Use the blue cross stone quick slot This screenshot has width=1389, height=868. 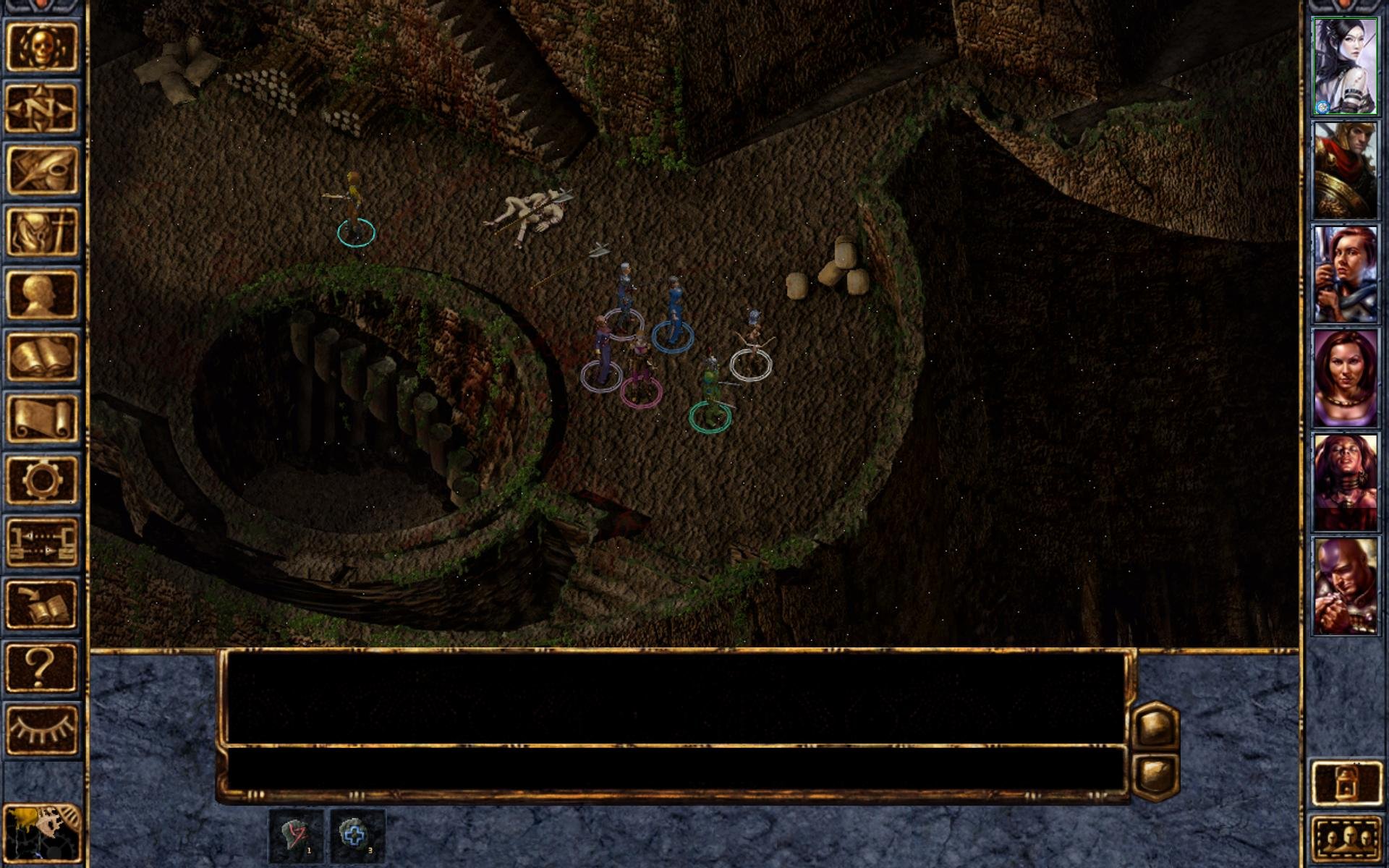tap(357, 835)
